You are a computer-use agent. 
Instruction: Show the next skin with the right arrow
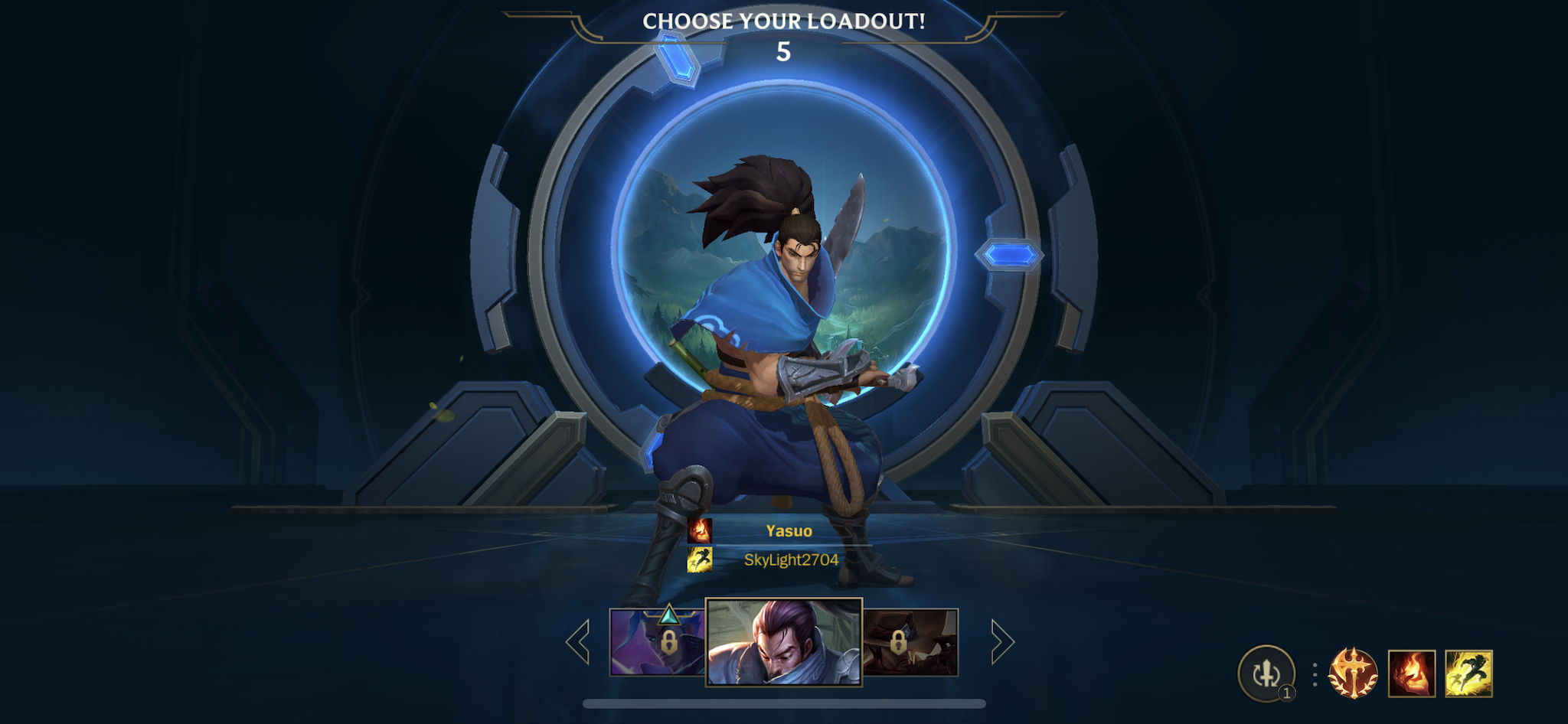coord(1001,641)
